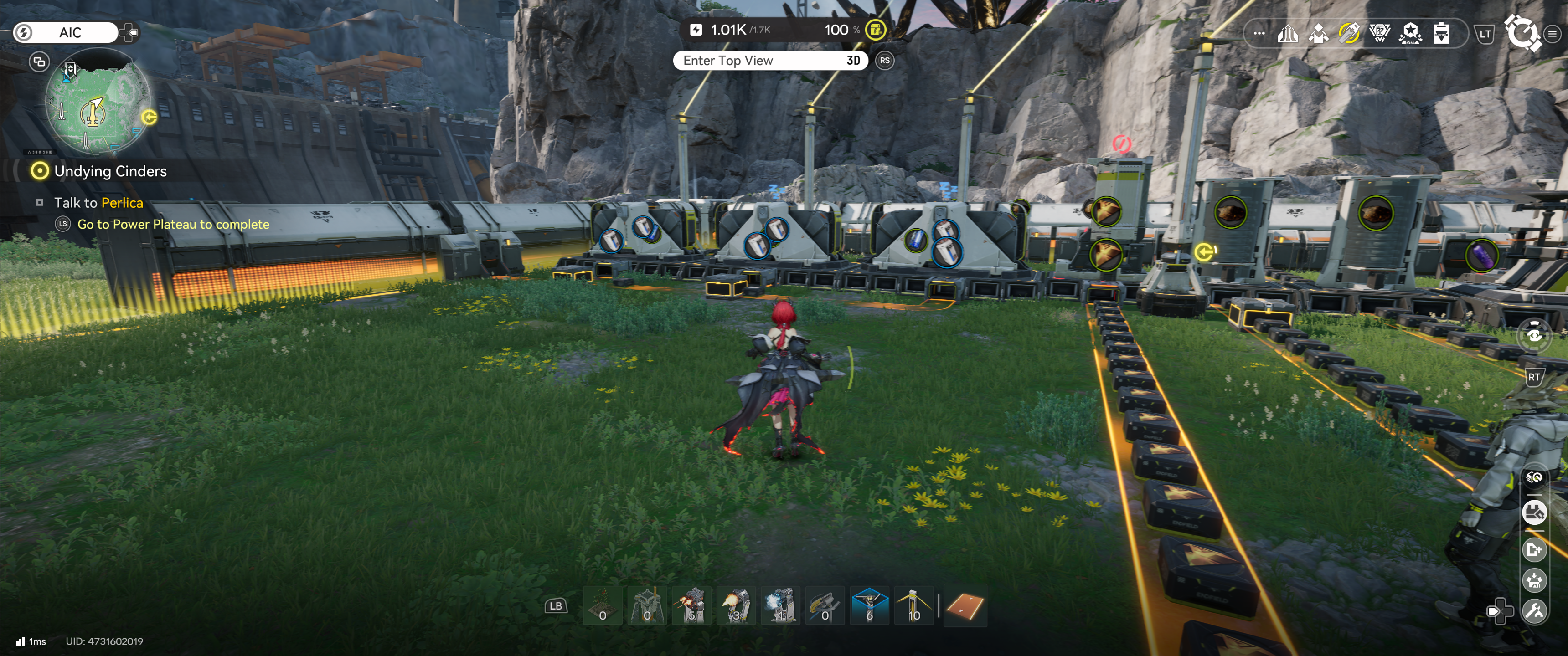Viewport: 1568px width, 656px height.
Task: Select the crop plot hotbar slot
Action: pos(602,605)
